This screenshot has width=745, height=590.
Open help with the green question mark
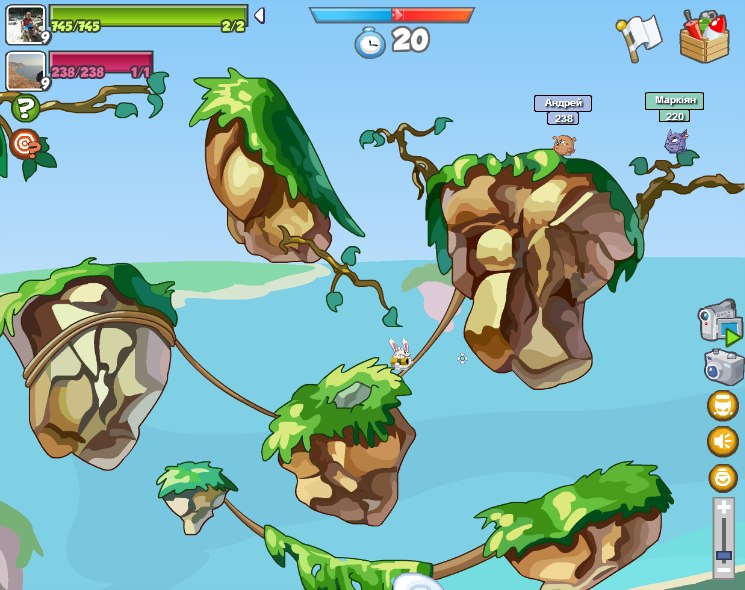(26, 108)
